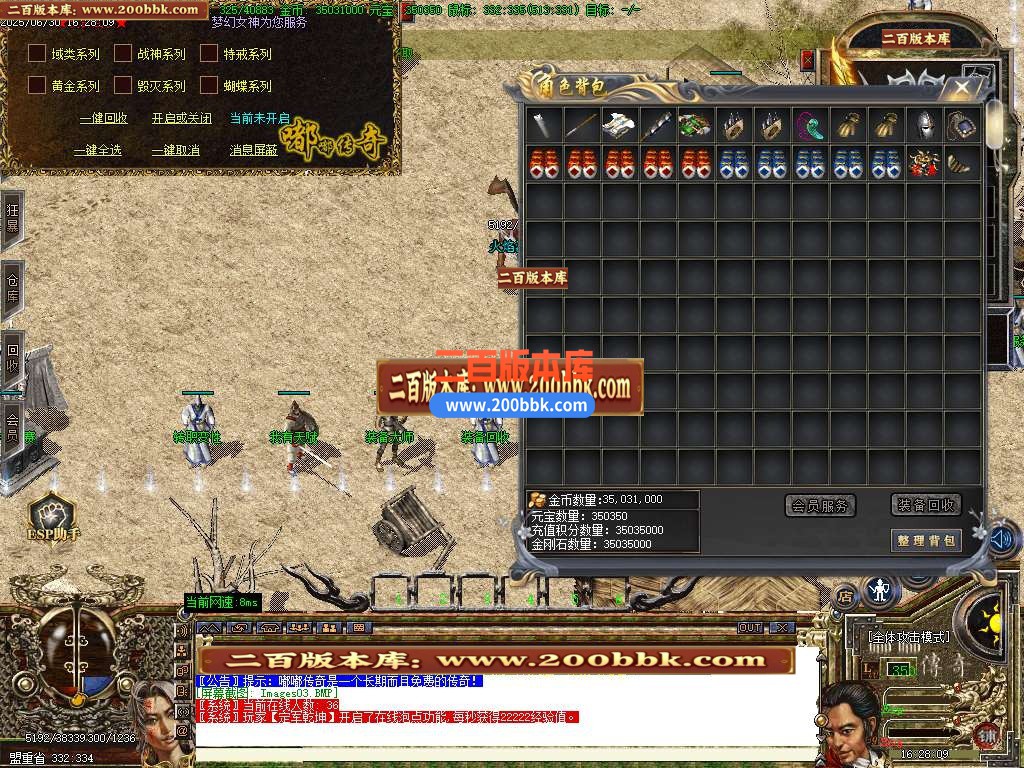Tick the 战神系列 checkbox
1024x768 pixels.
123,54
